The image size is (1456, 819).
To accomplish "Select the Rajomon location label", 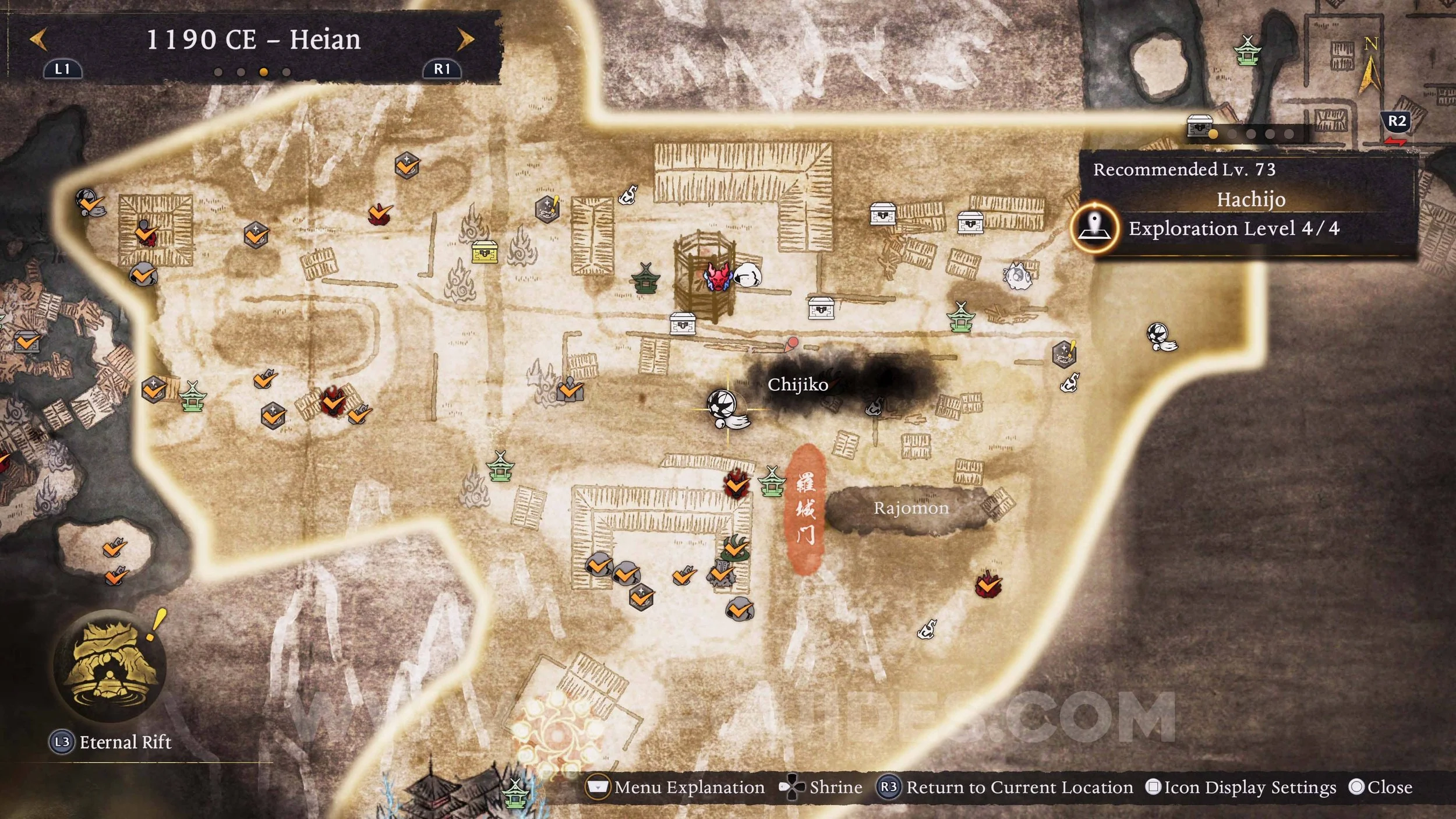I will [911, 508].
